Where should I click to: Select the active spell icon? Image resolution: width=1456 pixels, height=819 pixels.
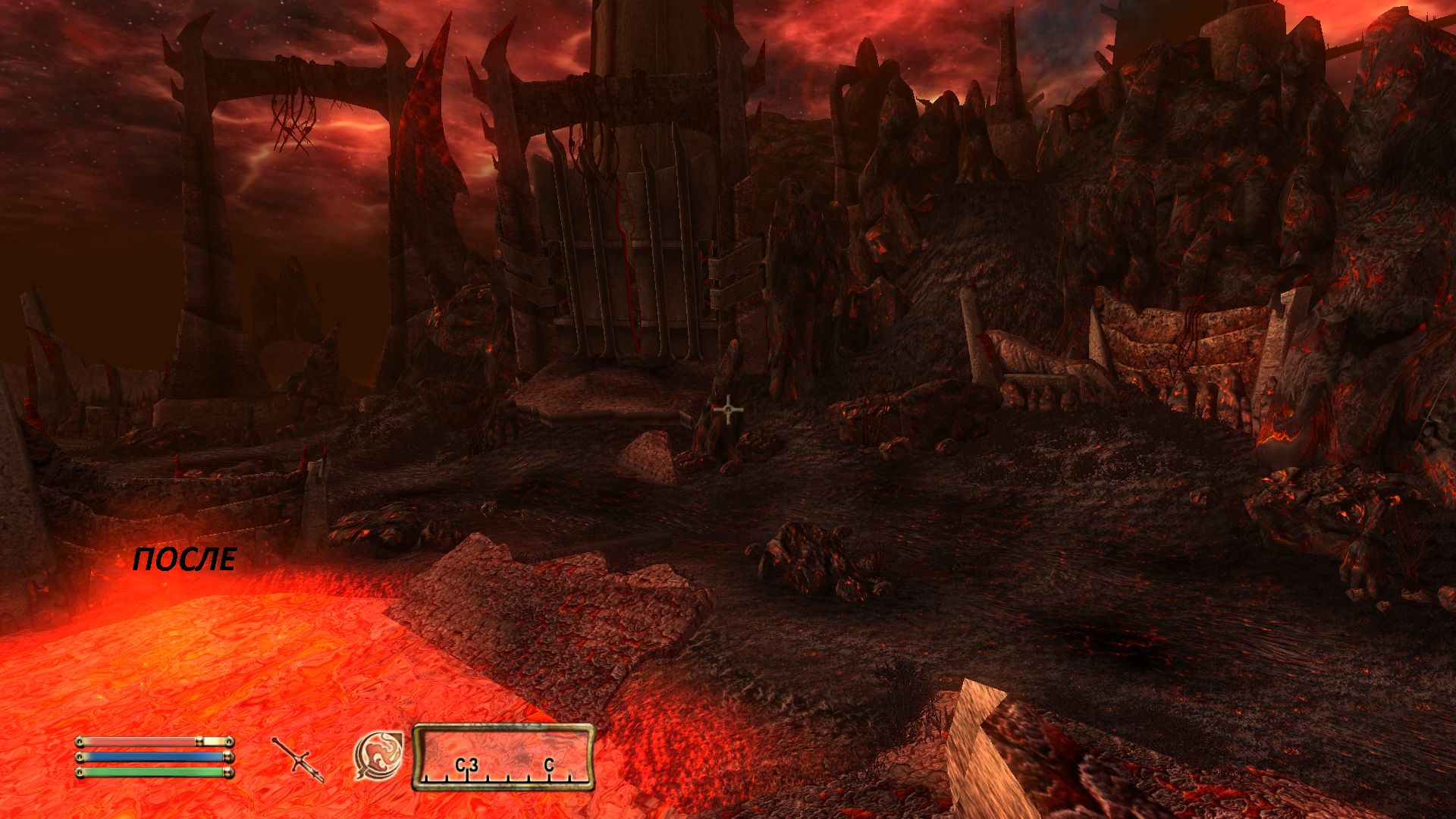click(378, 755)
